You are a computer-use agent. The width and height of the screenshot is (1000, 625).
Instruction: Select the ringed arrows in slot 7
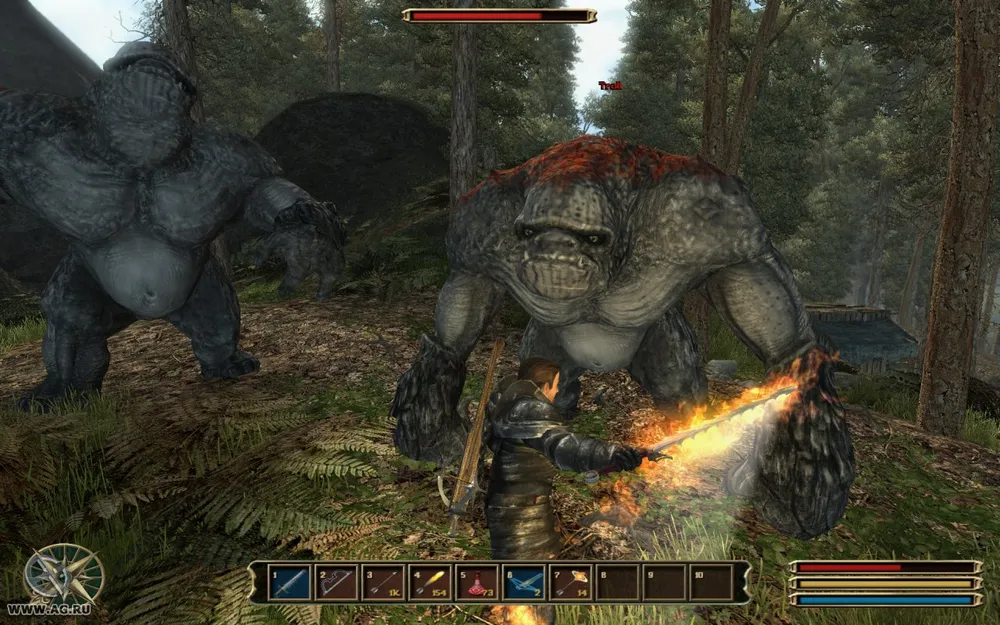click(x=570, y=583)
